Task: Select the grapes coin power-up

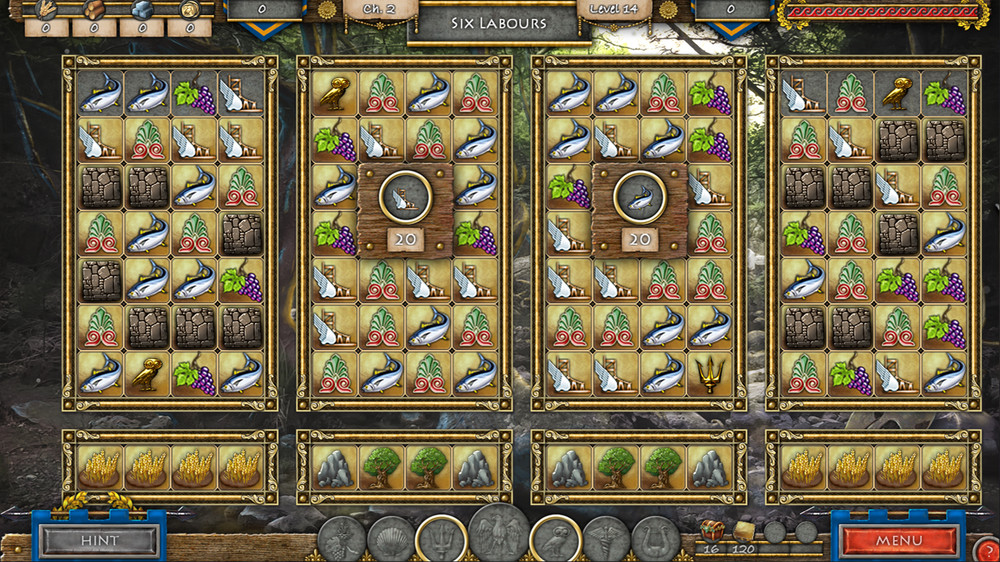Action: point(342,540)
